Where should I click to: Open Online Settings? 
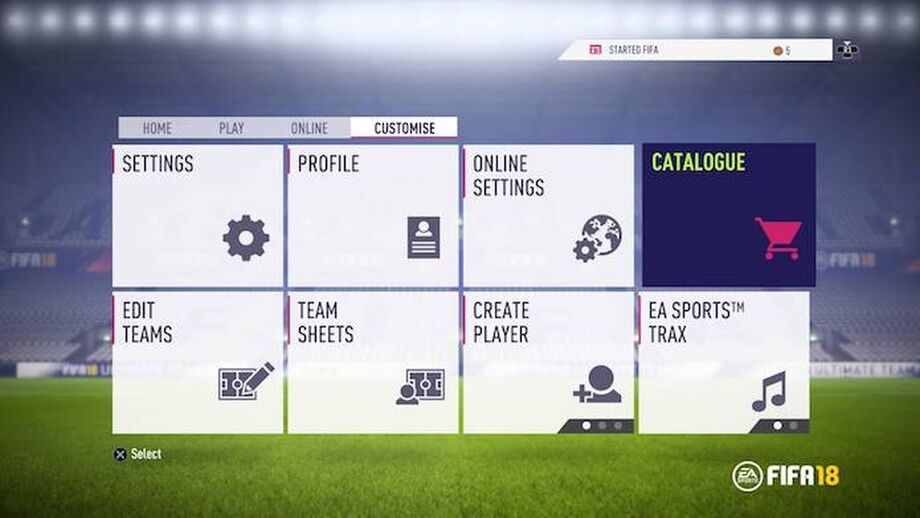(x=548, y=216)
